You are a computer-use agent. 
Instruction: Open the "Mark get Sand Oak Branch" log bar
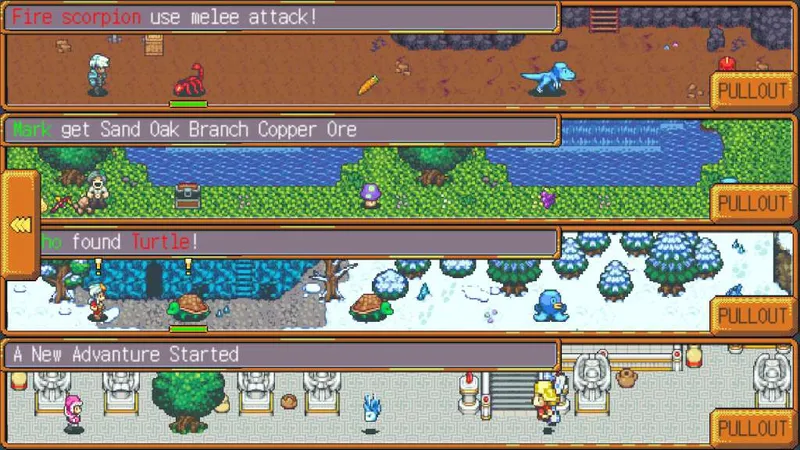click(x=282, y=130)
